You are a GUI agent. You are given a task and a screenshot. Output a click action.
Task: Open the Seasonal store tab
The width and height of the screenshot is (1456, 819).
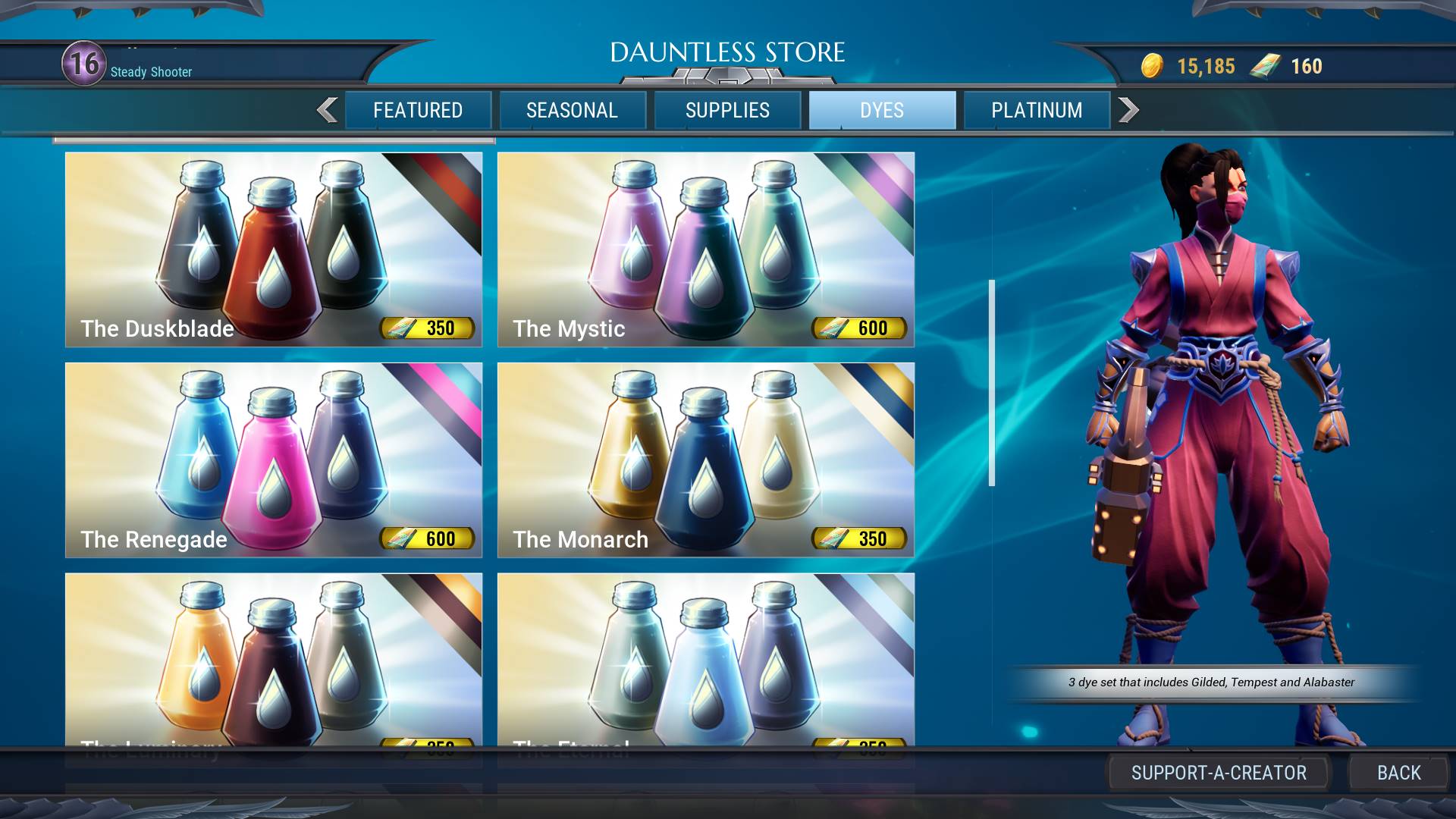click(x=573, y=111)
